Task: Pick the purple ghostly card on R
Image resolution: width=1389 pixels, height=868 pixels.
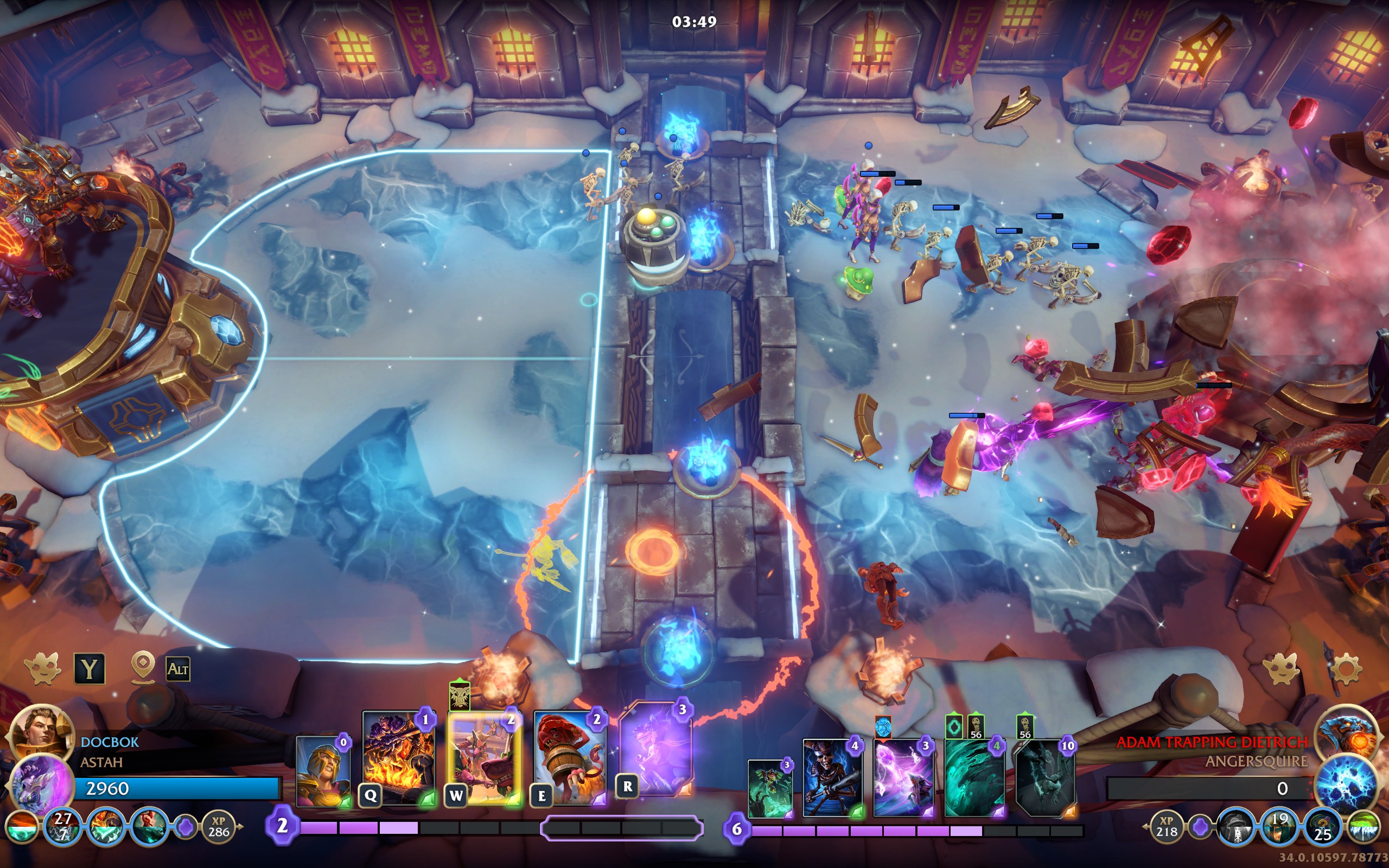Action: point(656,749)
